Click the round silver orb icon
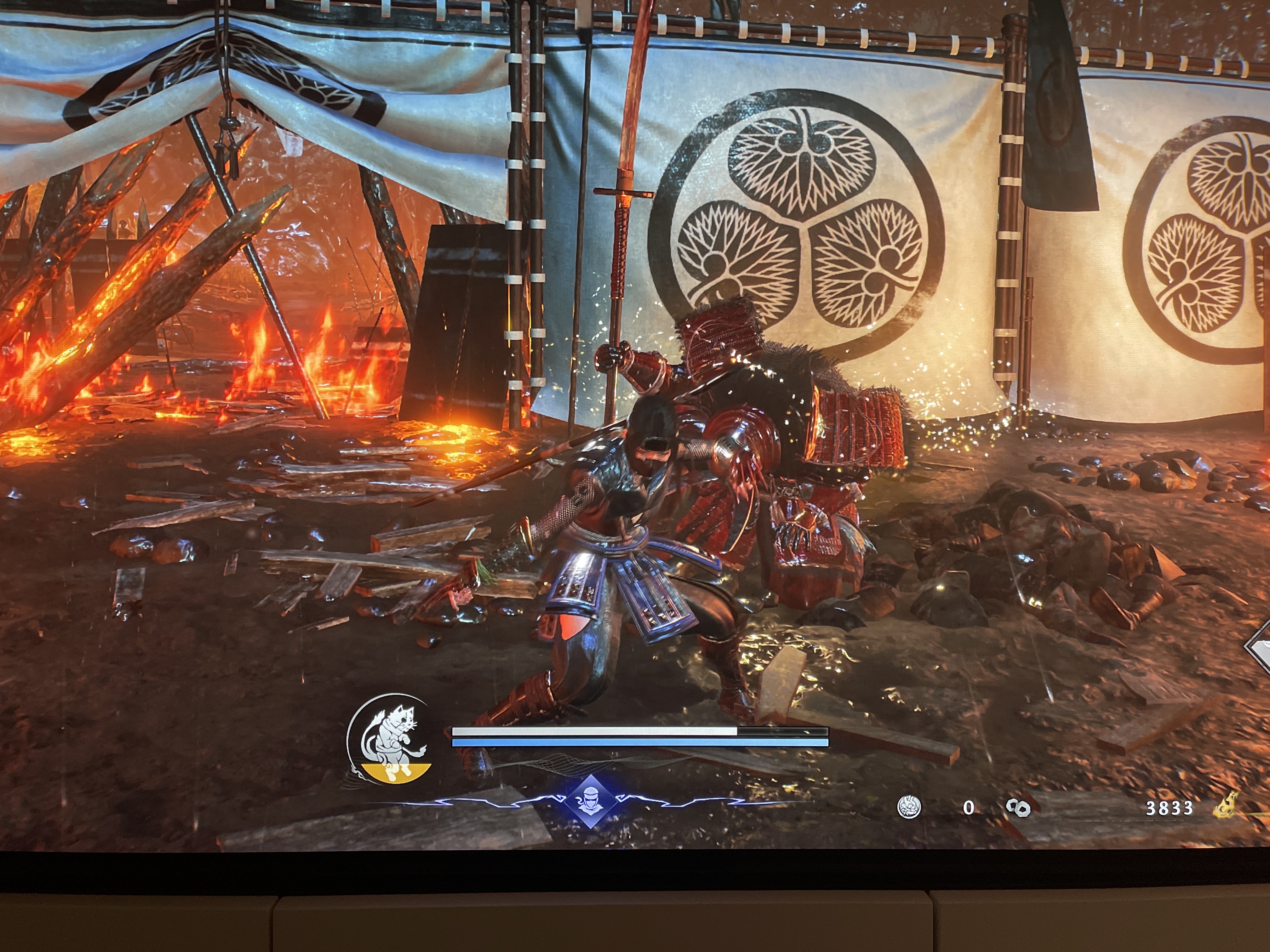Image resolution: width=1270 pixels, height=952 pixels. click(x=909, y=807)
